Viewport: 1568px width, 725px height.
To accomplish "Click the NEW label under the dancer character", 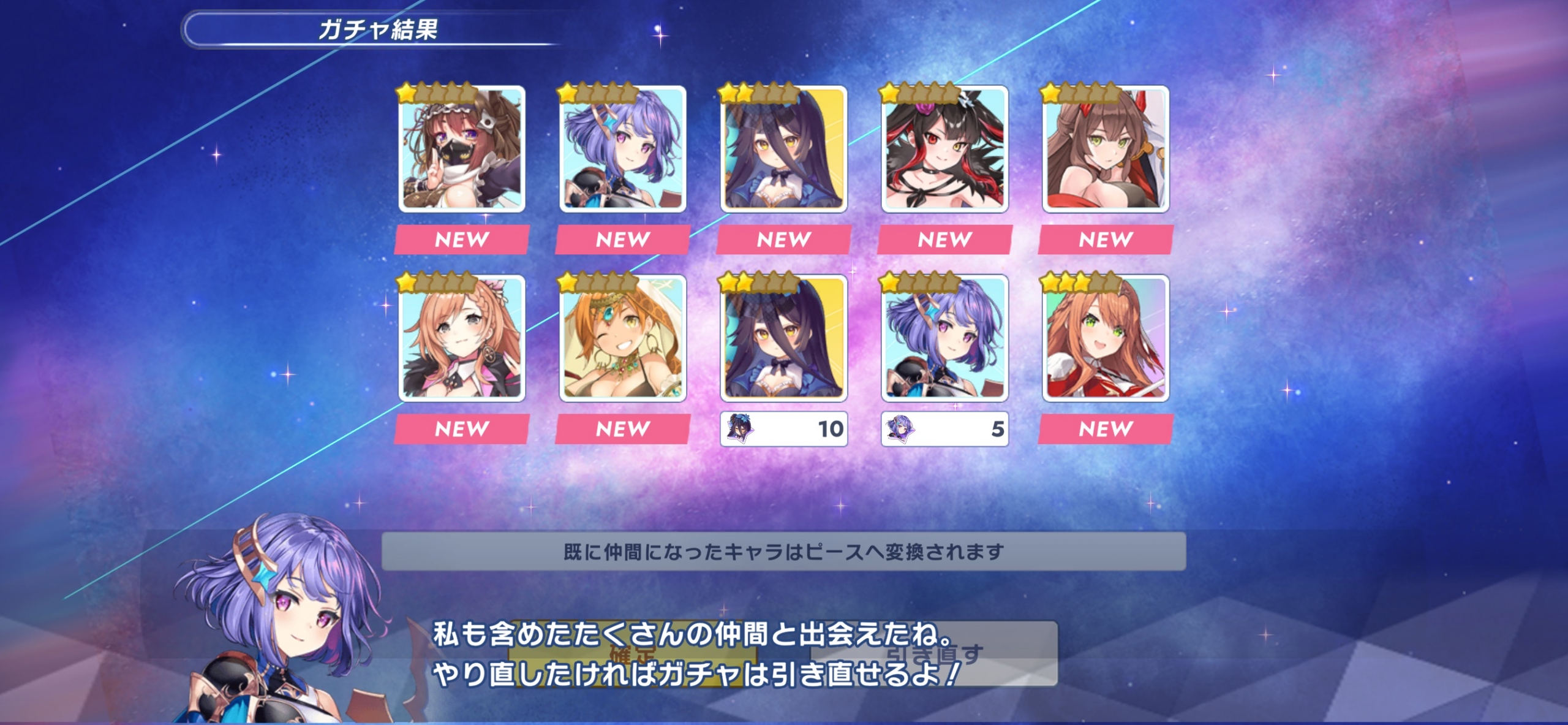I will [x=624, y=429].
